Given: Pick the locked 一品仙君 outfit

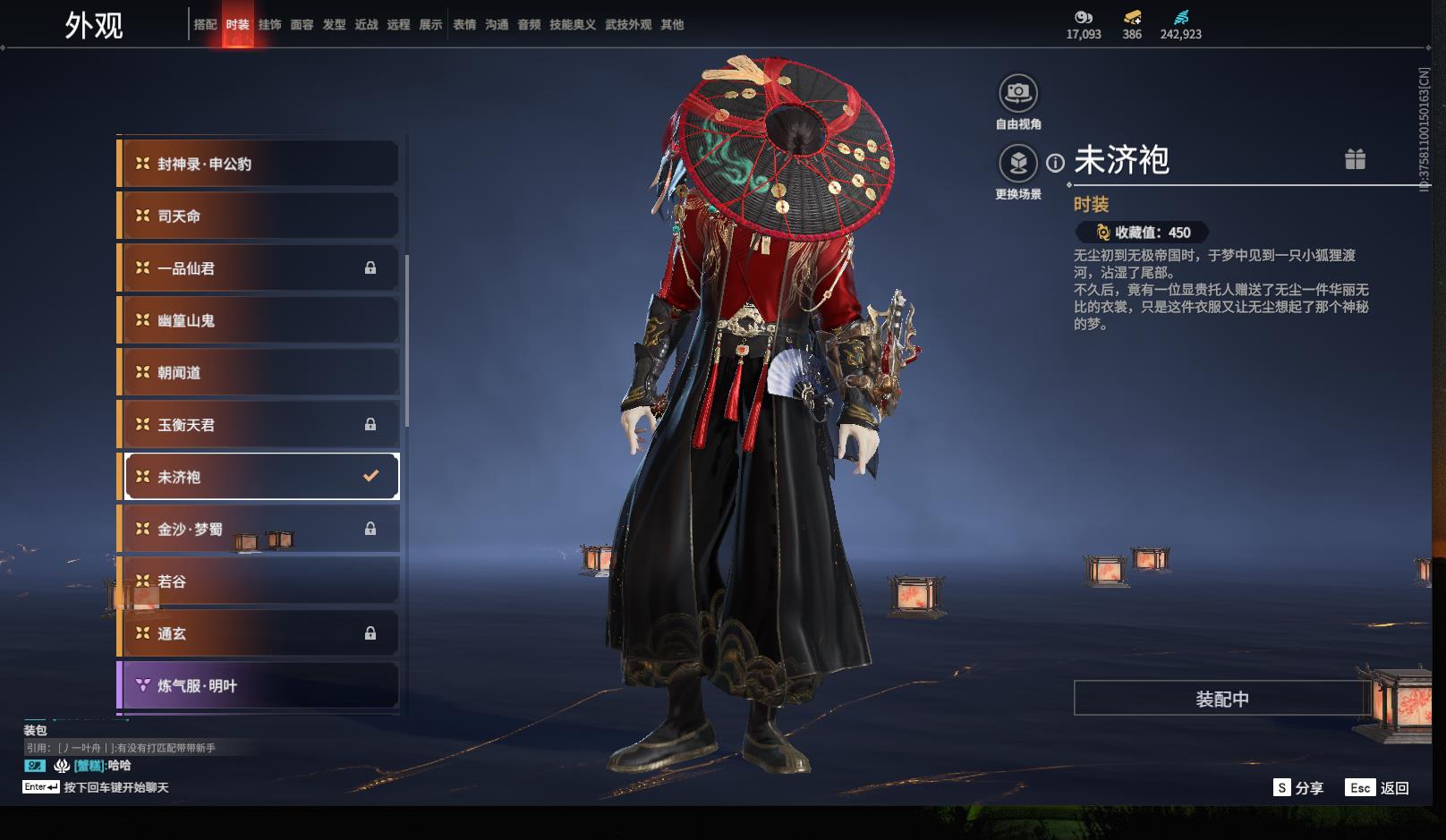Looking at the screenshot, I should (259, 268).
